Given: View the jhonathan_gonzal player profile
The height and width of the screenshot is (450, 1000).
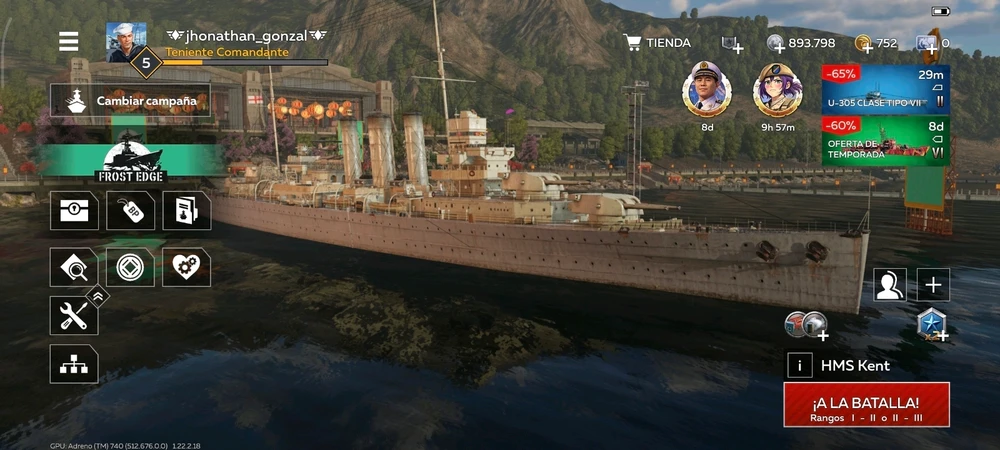Looking at the screenshot, I should click(127, 43).
